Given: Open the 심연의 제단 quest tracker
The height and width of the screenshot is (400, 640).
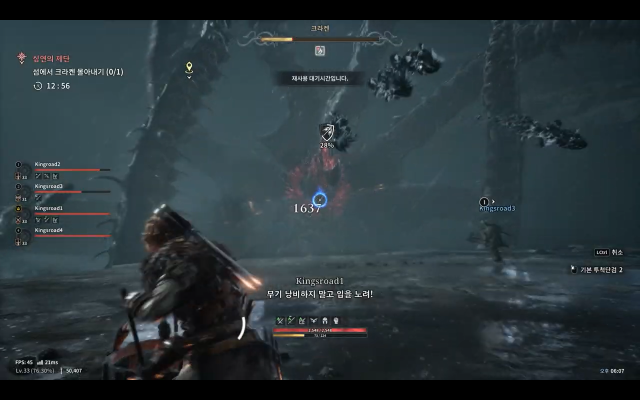Looking at the screenshot, I should coord(48,59).
